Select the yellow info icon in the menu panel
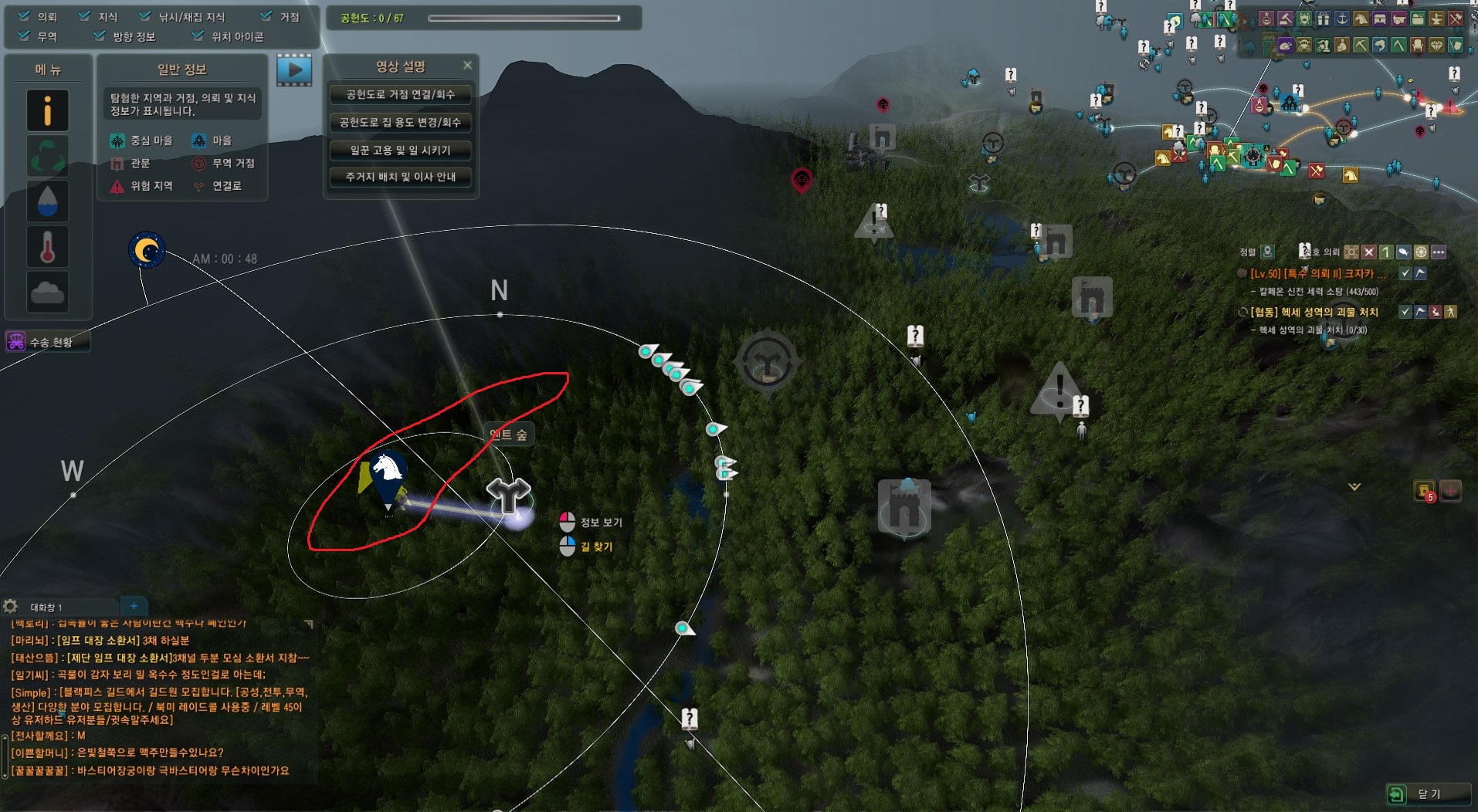The image size is (1478, 812). point(48,110)
